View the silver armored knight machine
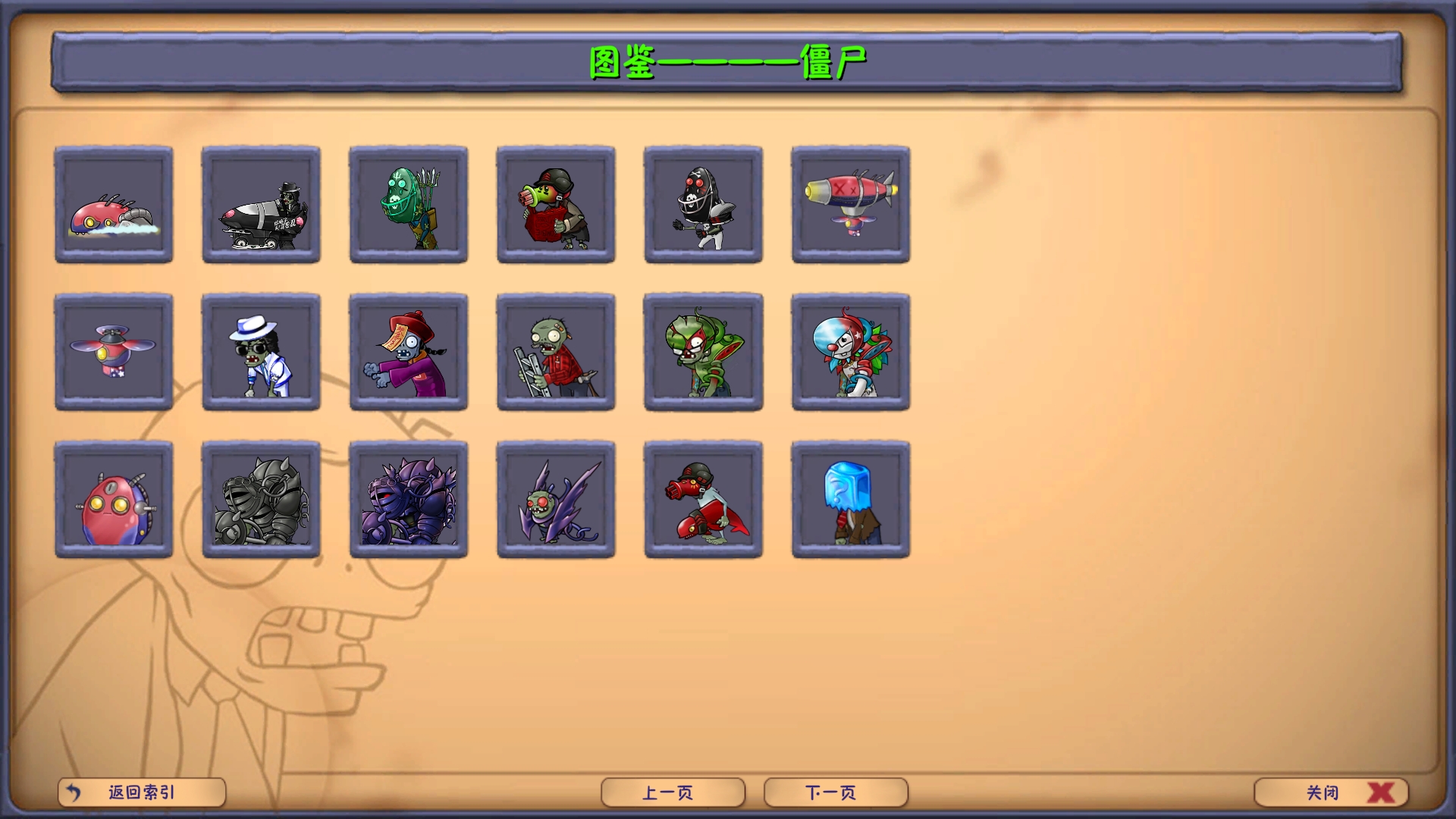Viewport: 1456px width, 819px height. (x=262, y=499)
